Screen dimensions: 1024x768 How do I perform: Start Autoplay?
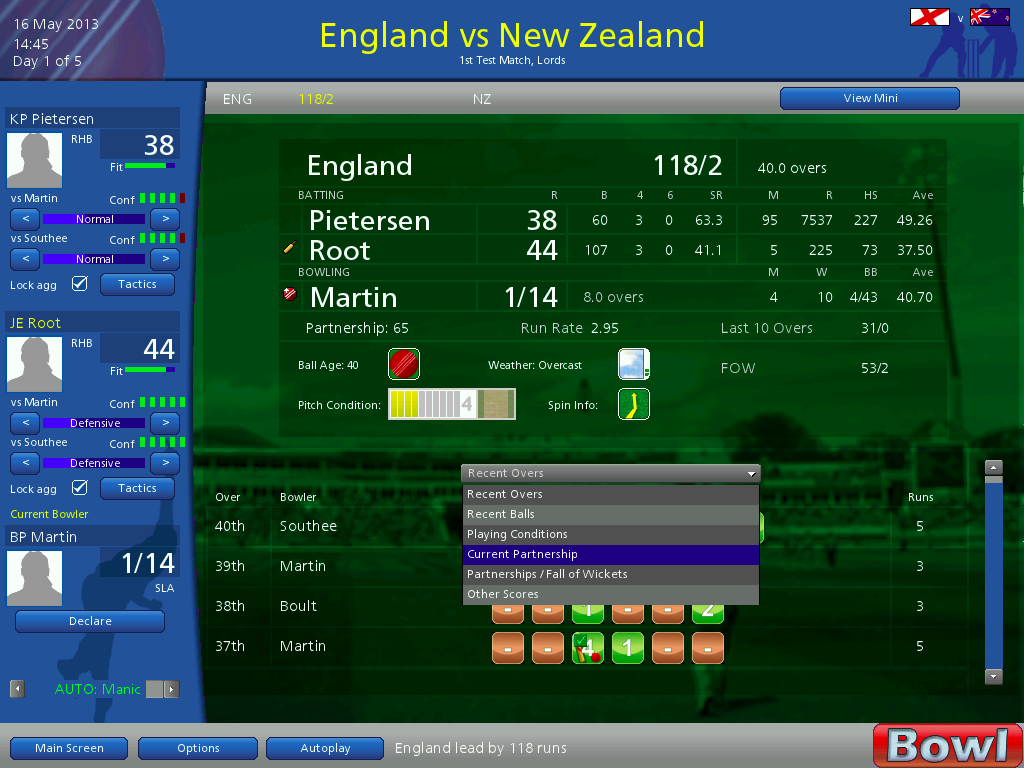[x=325, y=748]
